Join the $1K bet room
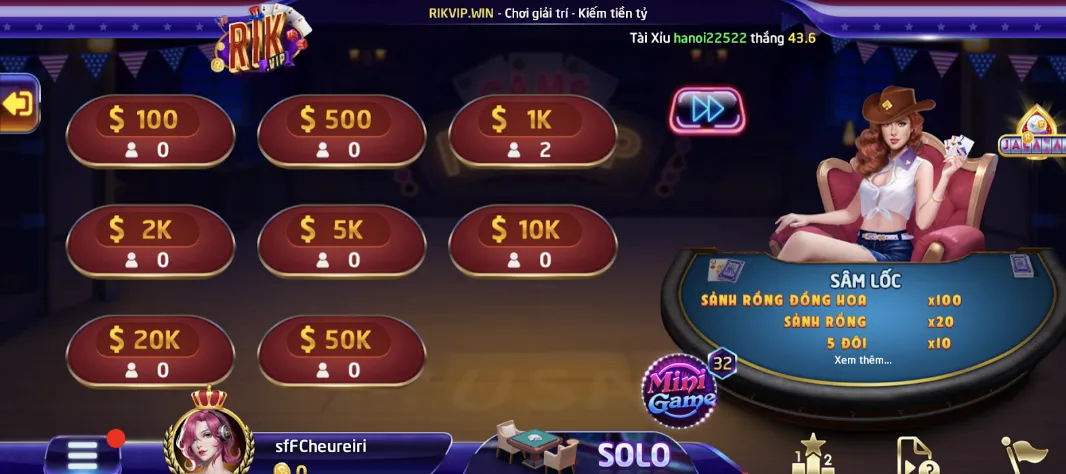Screen dimensions: 1066x474 coord(532,131)
